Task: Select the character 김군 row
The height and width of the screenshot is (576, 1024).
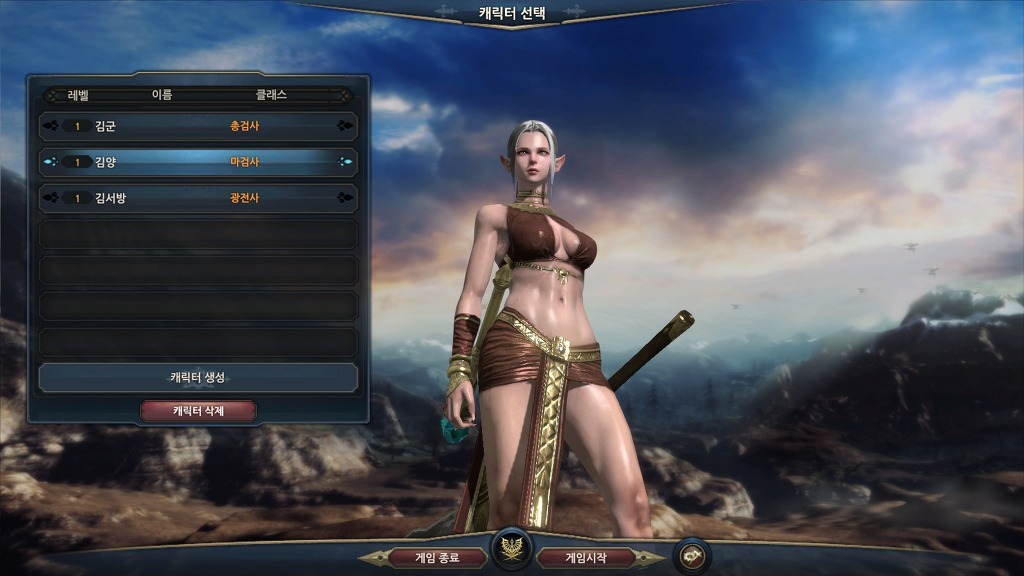Action: pyautogui.click(x=198, y=127)
